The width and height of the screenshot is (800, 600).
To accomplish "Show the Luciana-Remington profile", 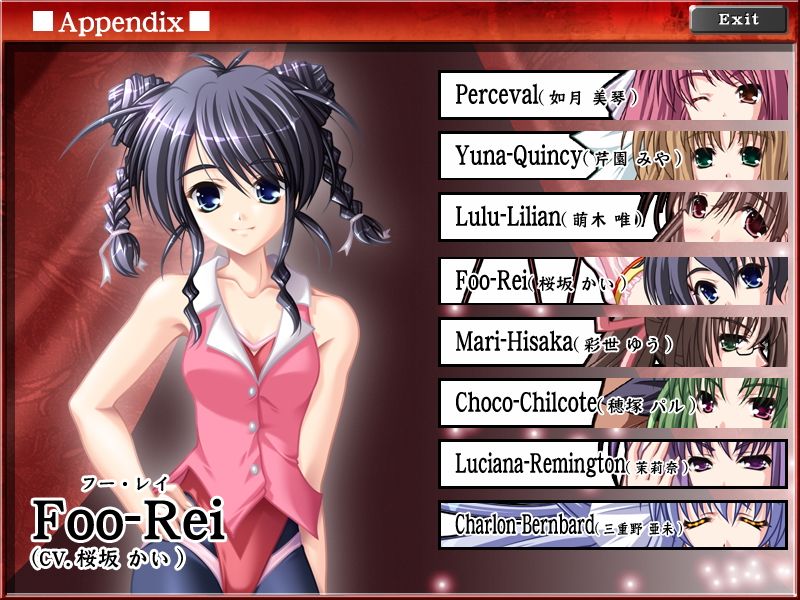I will 612,465.
